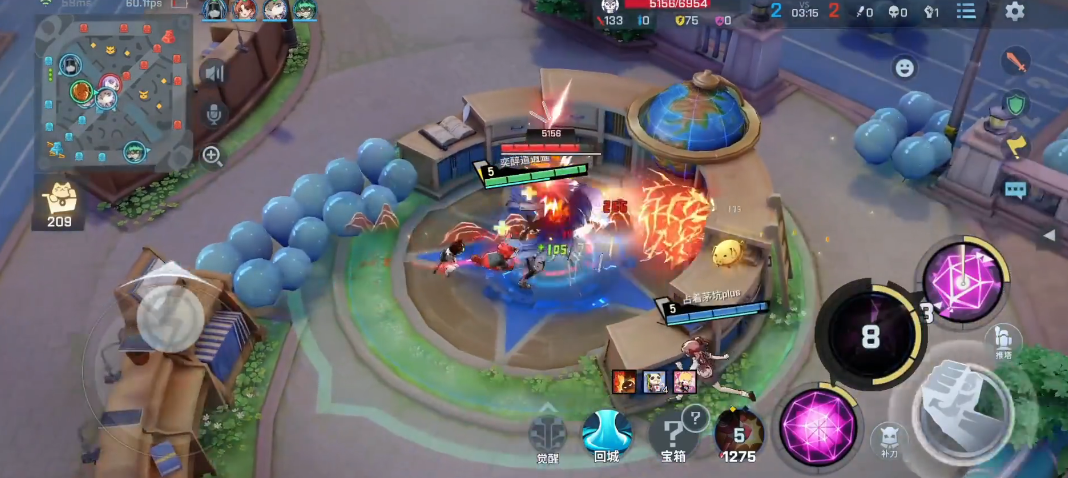Show the scoreboard list
Screen dimensions: 1068x478
coord(966,12)
